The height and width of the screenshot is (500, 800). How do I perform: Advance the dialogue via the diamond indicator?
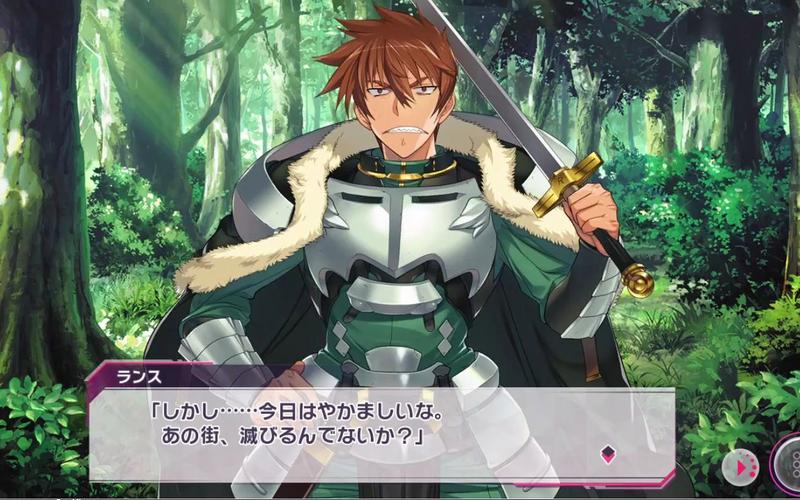[606, 453]
